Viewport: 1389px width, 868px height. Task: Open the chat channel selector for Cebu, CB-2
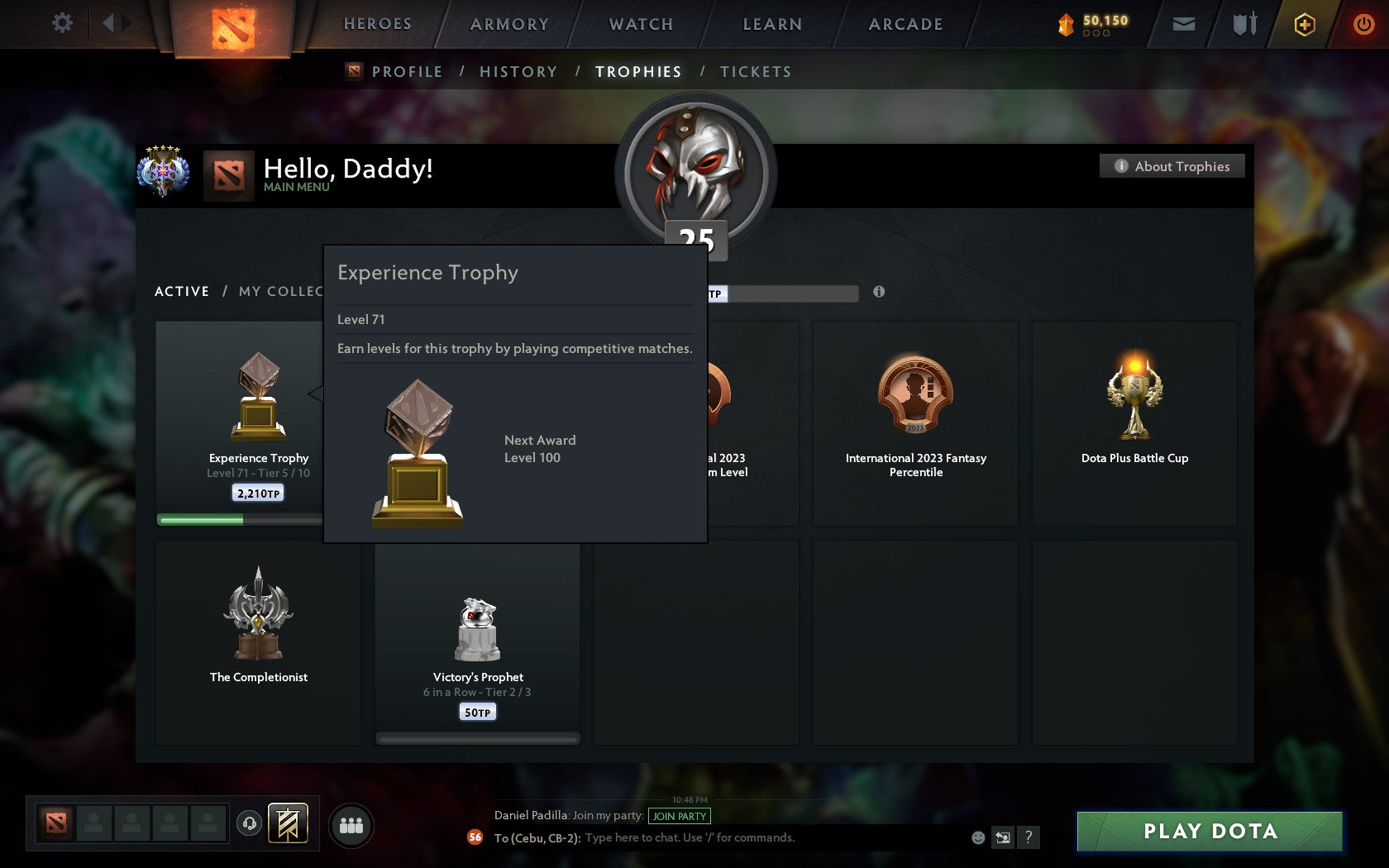tap(537, 837)
